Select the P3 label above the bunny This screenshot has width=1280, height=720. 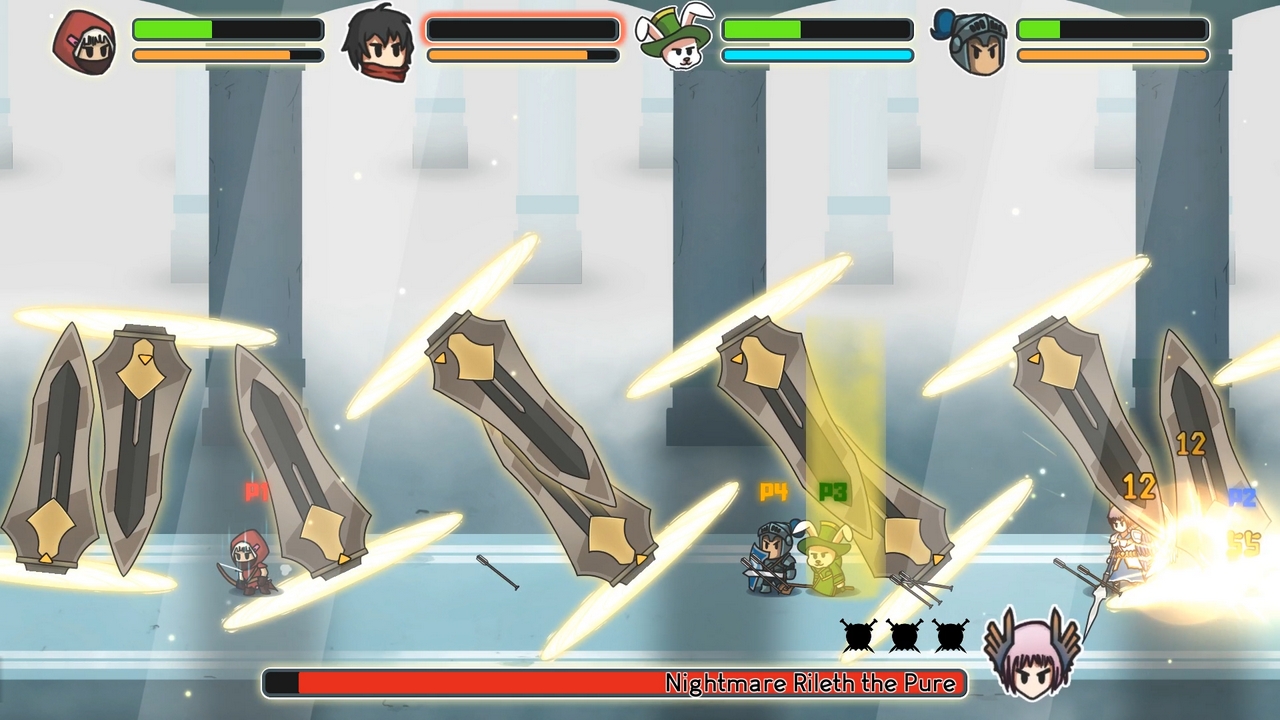point(833,492)
